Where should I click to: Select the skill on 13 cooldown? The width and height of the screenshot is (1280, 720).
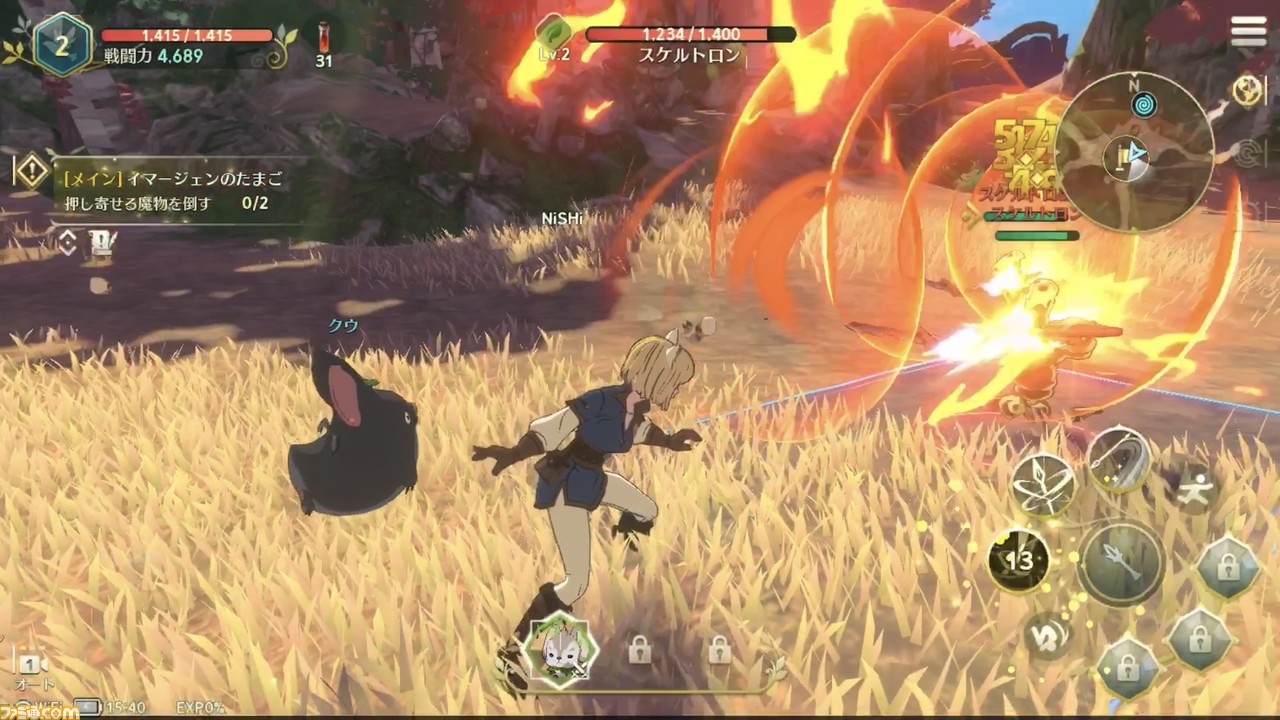pyautogui.click(x=1018, y=561)
